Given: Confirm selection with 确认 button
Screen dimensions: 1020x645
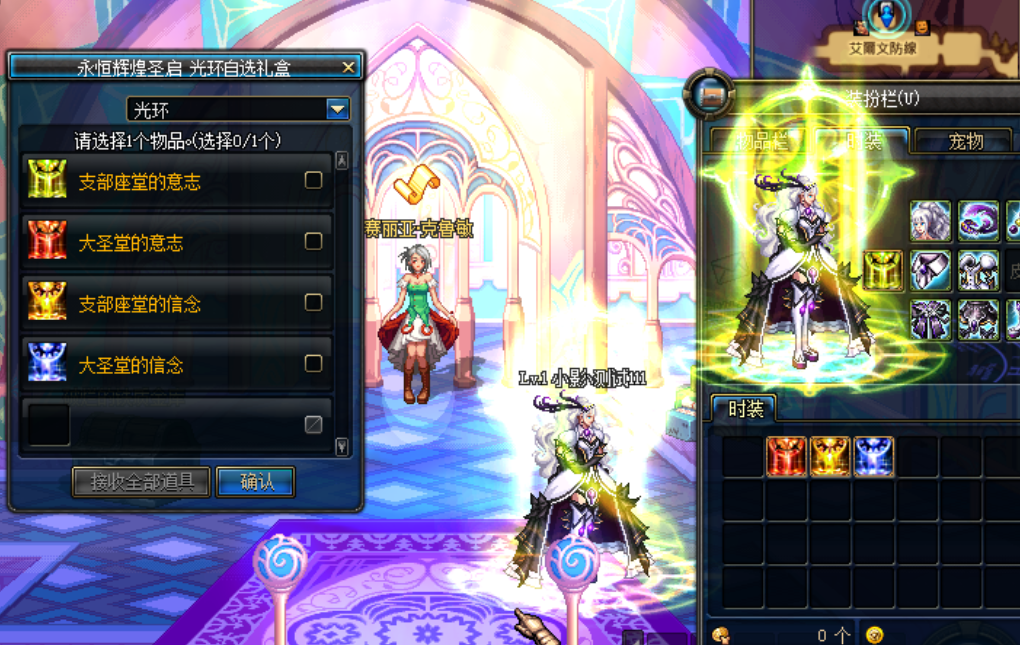Looking at the screenshot, I should point(256,482).
